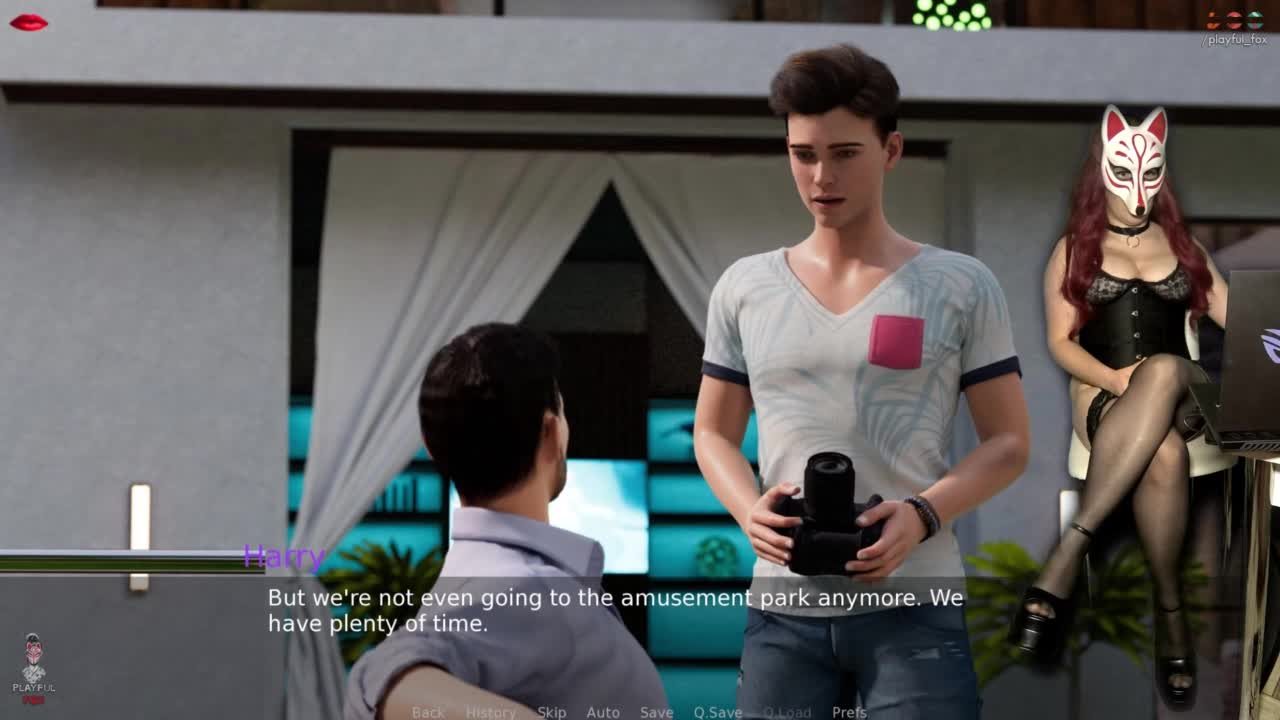Image resolution: width=1280 pixels, height=720 pixels.
Task: Open Prefs settings
Action: pyautogui.click(x=849, y=712)
